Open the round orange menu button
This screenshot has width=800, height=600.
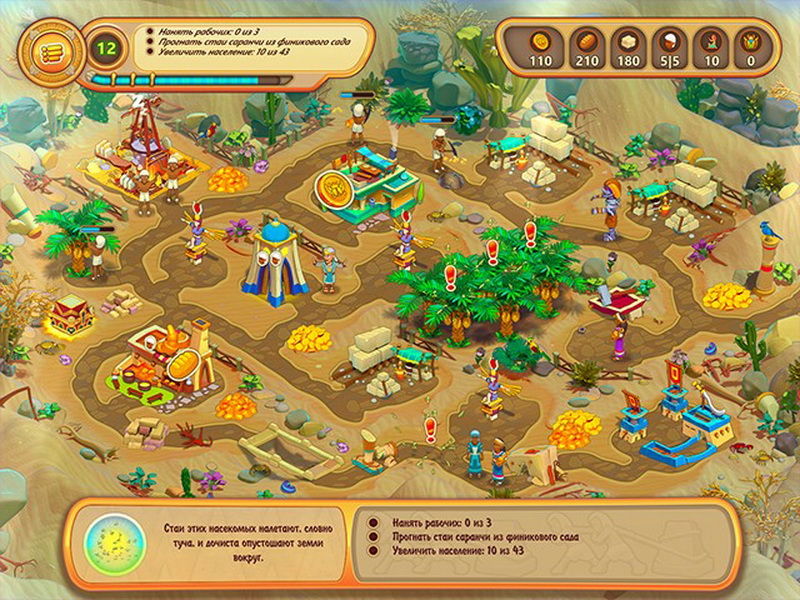[x=46, y=47]
